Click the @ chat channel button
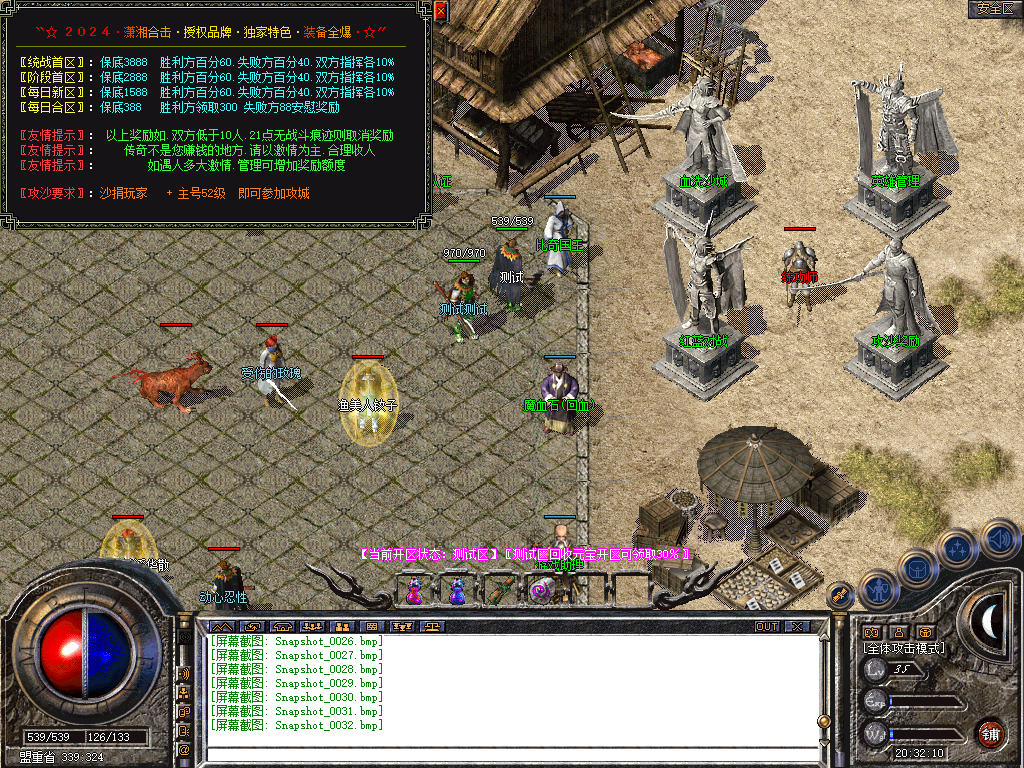The width and height of the screenshot is (1024, 768). 184,749
